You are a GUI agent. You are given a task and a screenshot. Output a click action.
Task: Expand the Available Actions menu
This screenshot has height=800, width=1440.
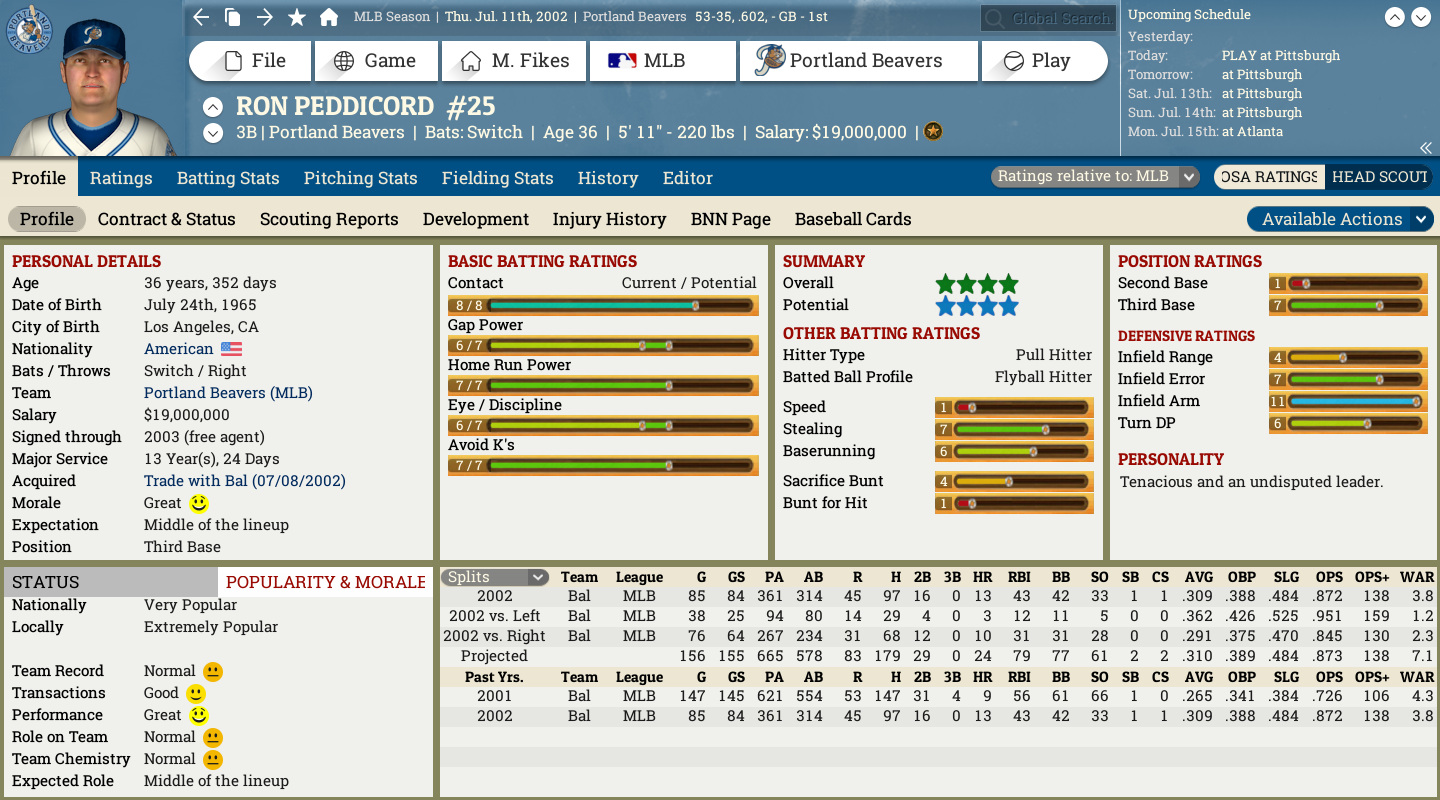(1340, 219)
